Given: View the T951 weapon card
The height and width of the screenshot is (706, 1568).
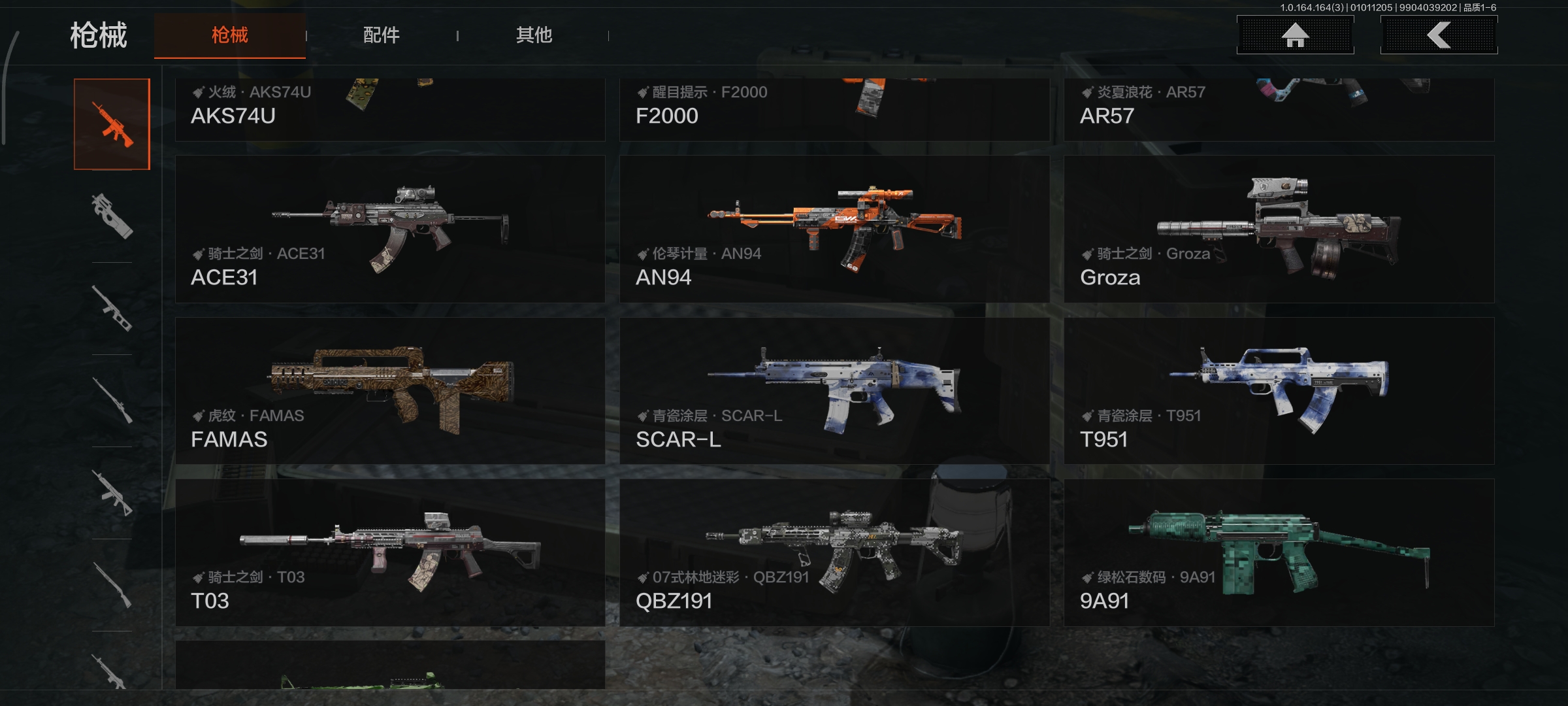Looking at the screenshot, I should tap(1279, 391).
